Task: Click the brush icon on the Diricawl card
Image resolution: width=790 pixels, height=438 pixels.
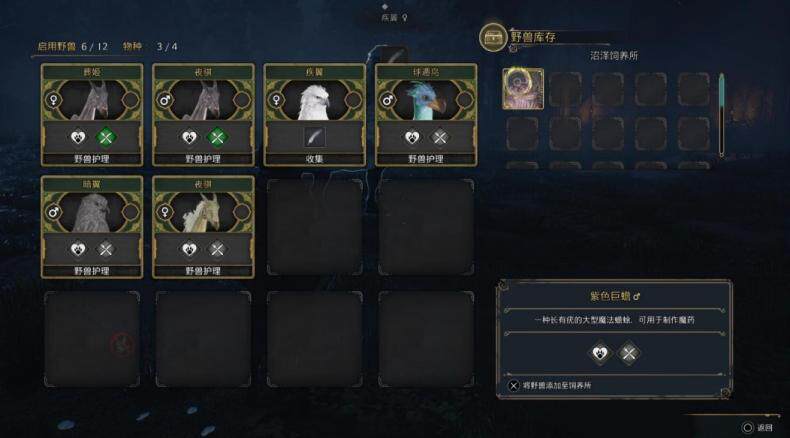Action: (438, 138)
